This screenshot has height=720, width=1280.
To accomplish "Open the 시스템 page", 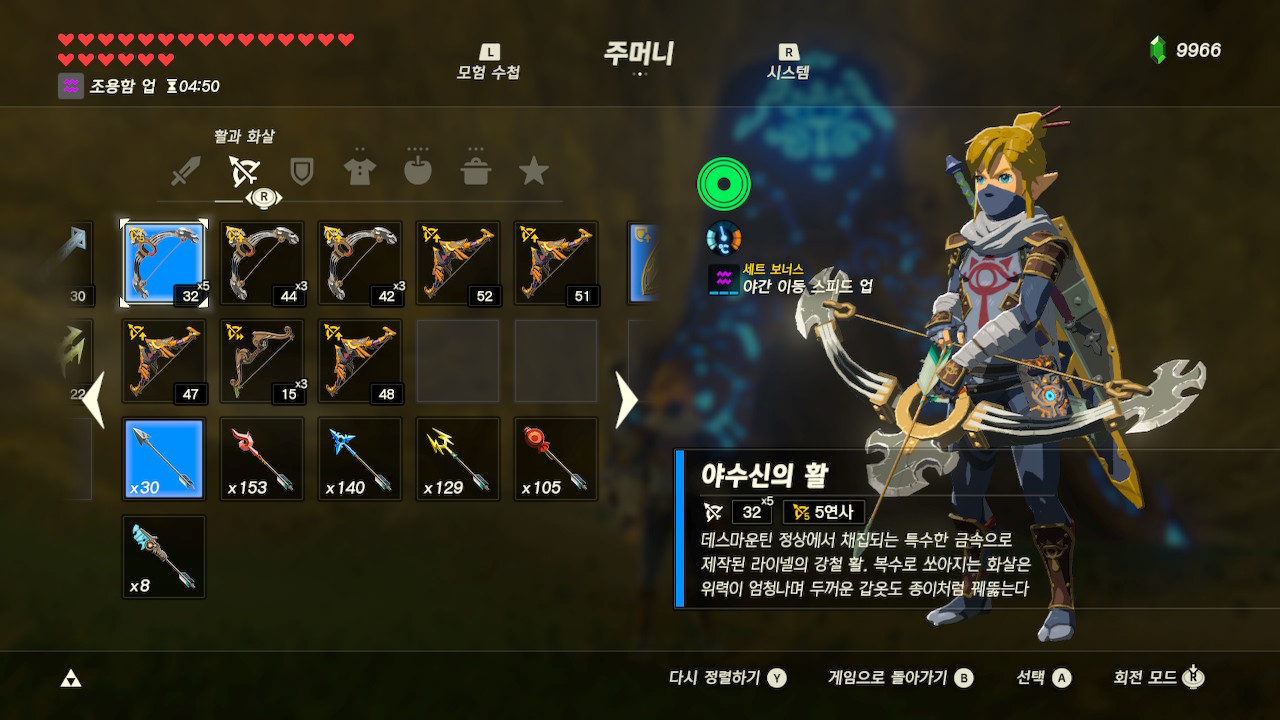I will pos(788,63).
